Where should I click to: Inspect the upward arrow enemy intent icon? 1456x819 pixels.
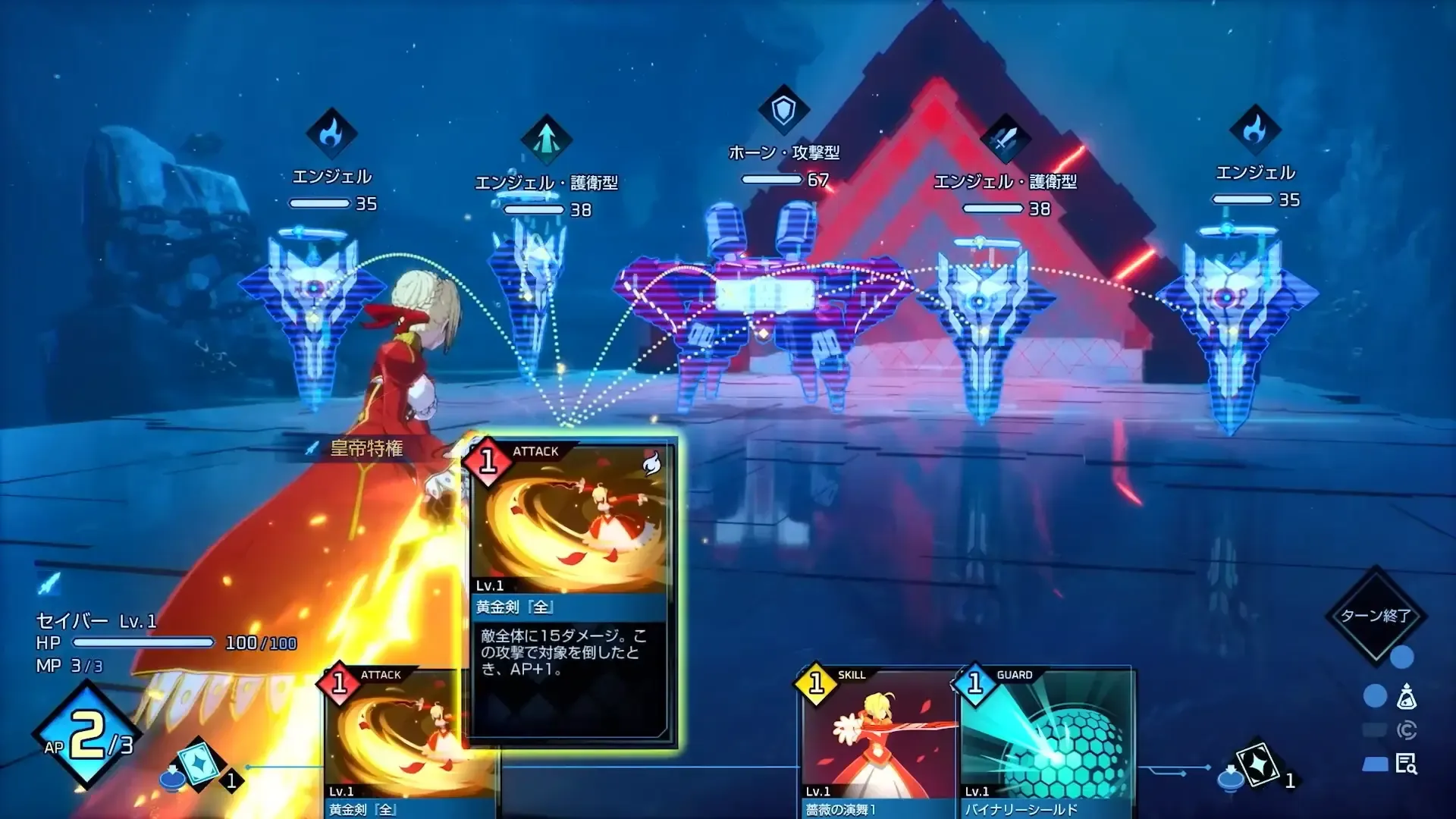coord(546,139)
